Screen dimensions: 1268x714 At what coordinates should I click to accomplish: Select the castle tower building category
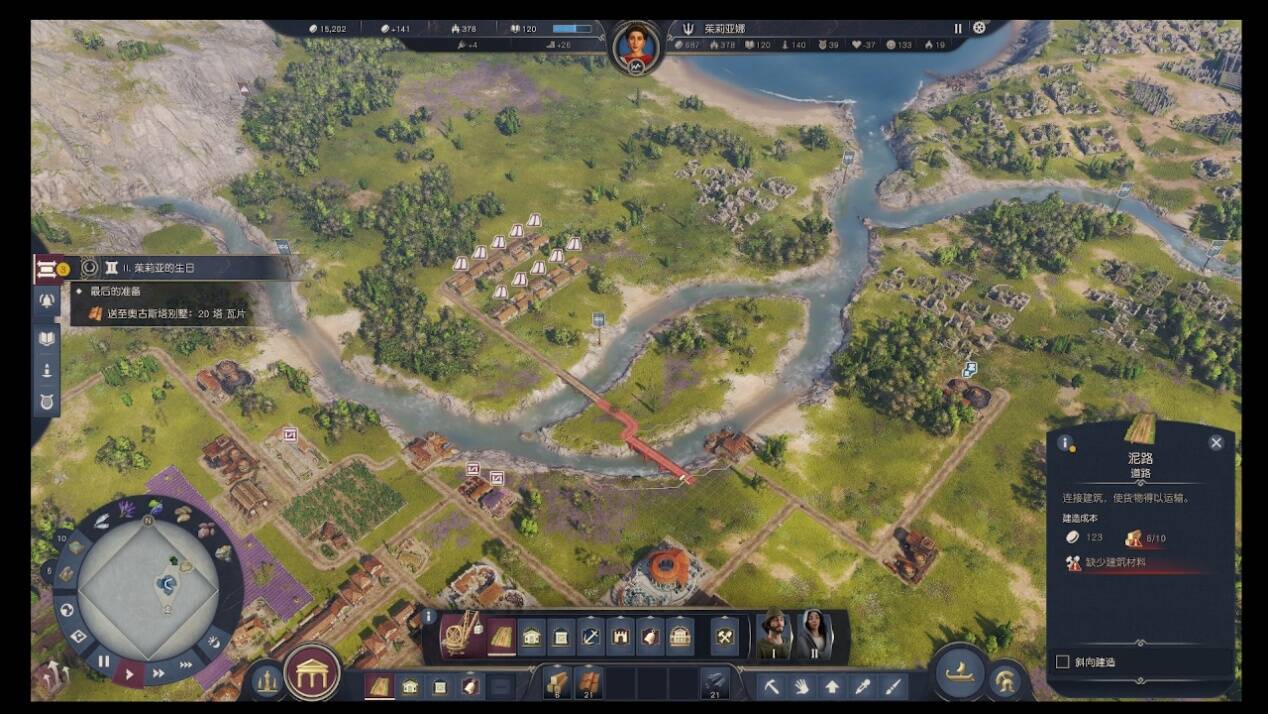620,635
